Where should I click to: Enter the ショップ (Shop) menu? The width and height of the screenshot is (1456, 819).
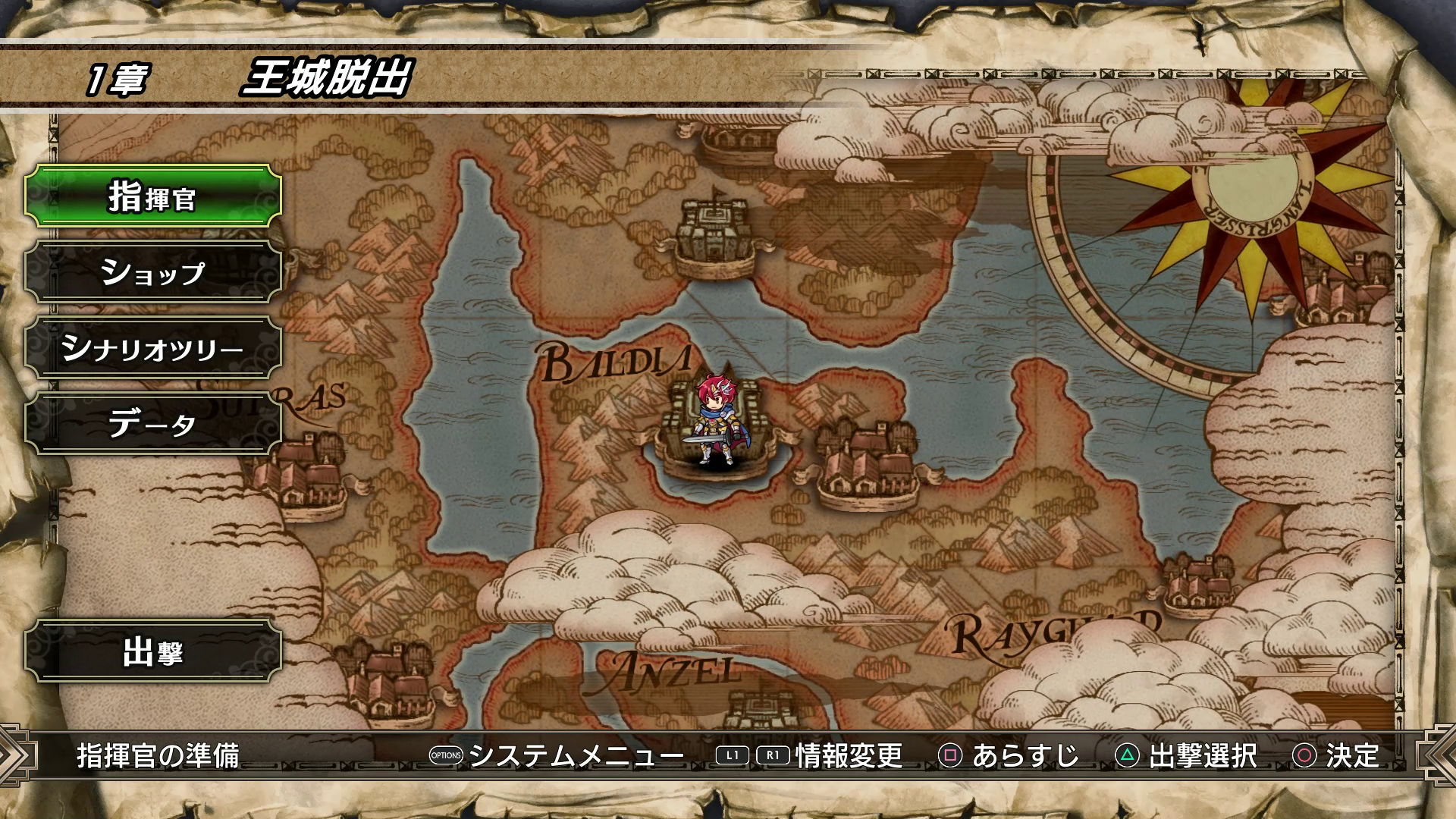tap(153, 272)
